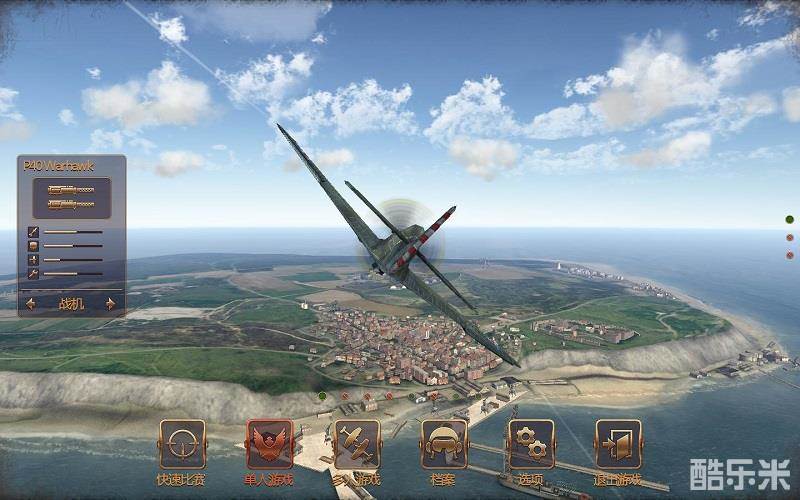Image resolution: width=800 pixels, height=500 pixels.
Task: Open the pilot Profile (档案) helmet icon
Action: (444, 444)
